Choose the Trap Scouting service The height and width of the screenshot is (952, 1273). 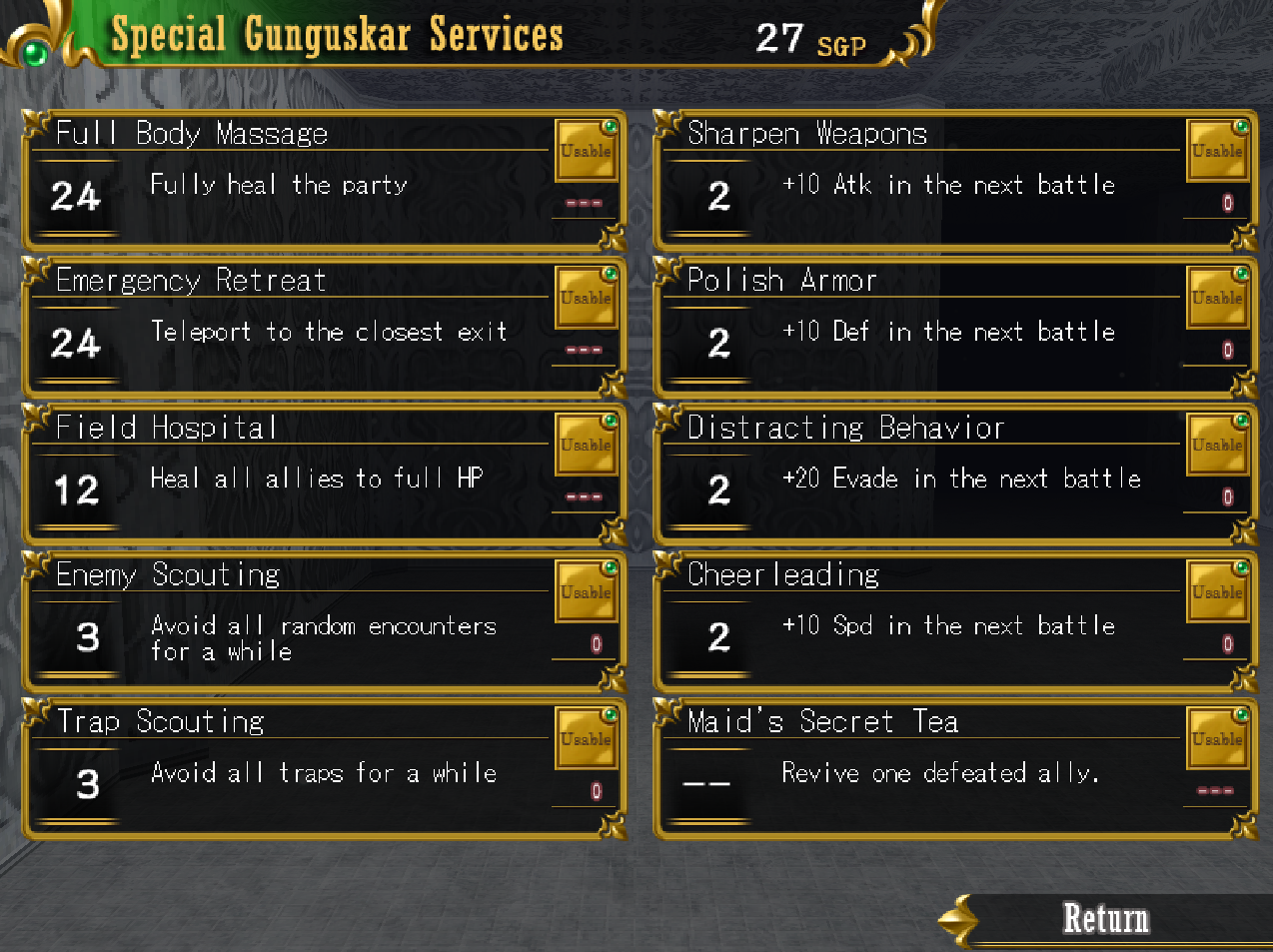tap(290, 768)
